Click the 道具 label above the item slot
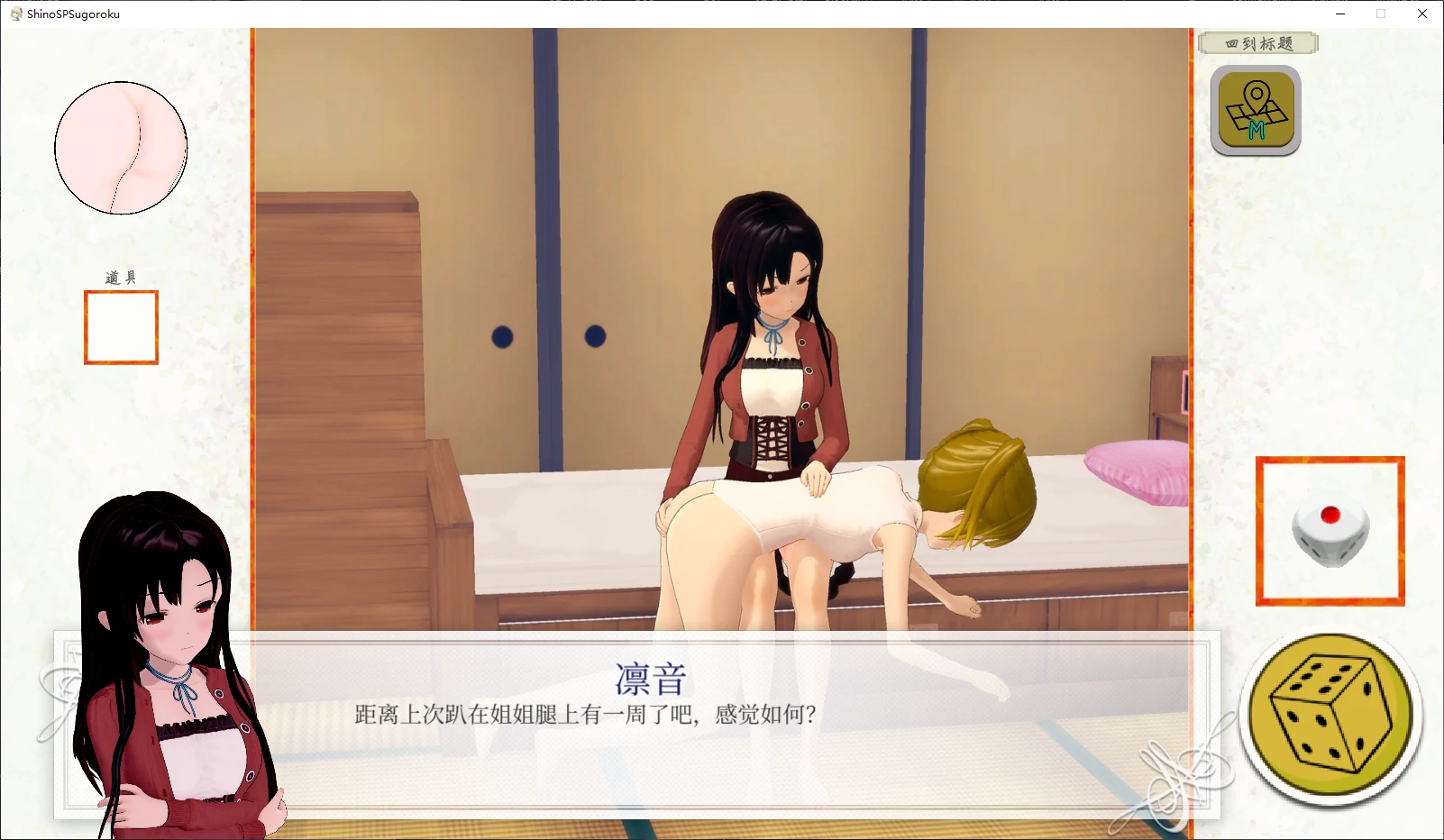 (120, 276)
